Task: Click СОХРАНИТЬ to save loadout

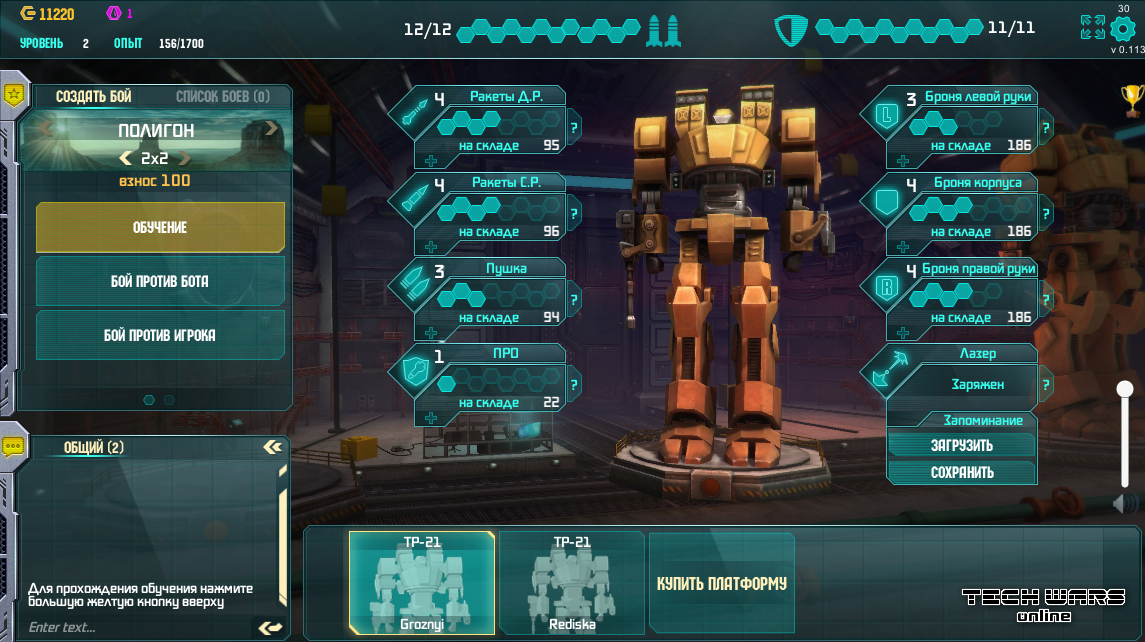Action: click(961, 472)
